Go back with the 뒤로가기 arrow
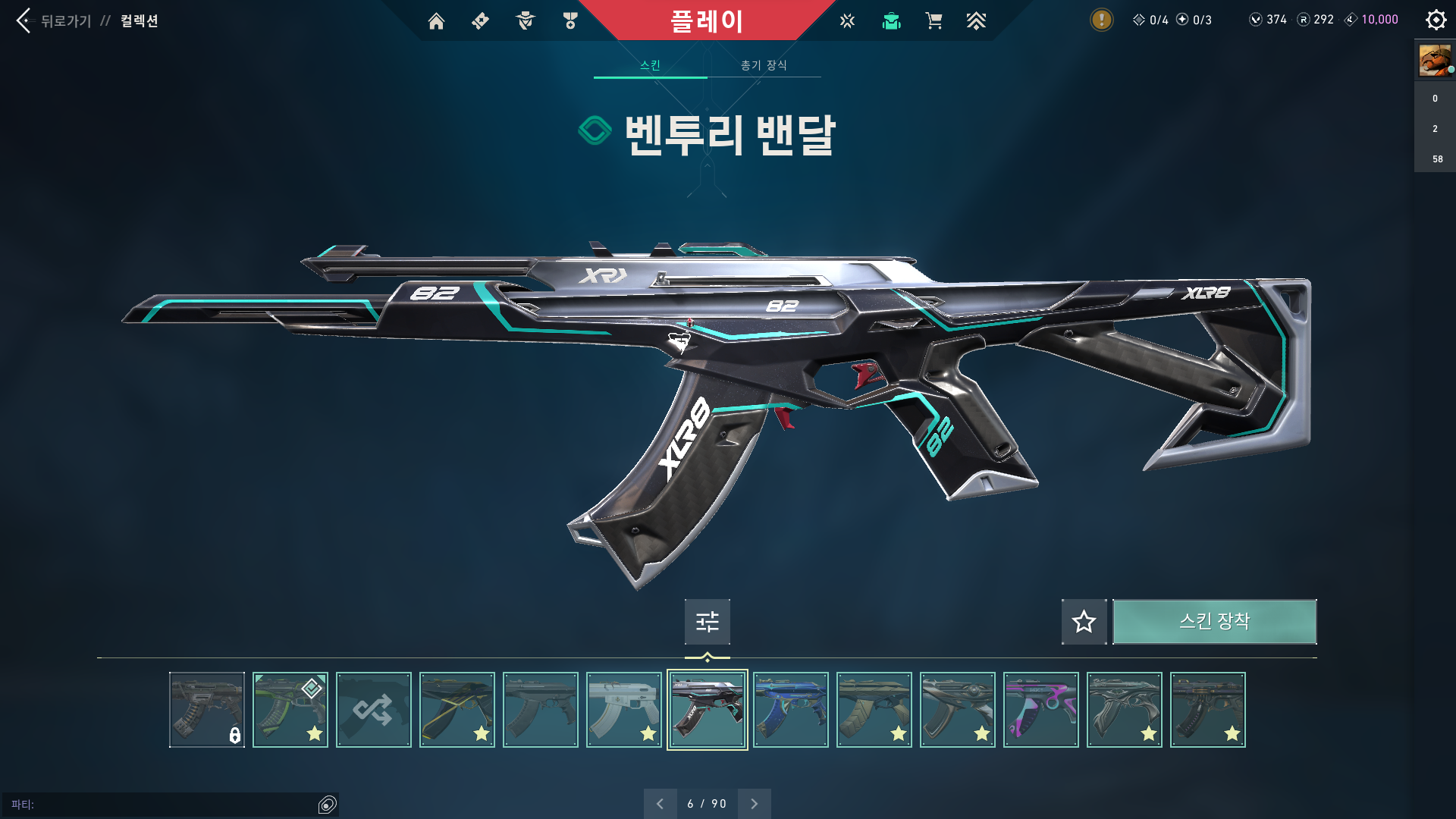1456x819 pixels. click(24, 20)
